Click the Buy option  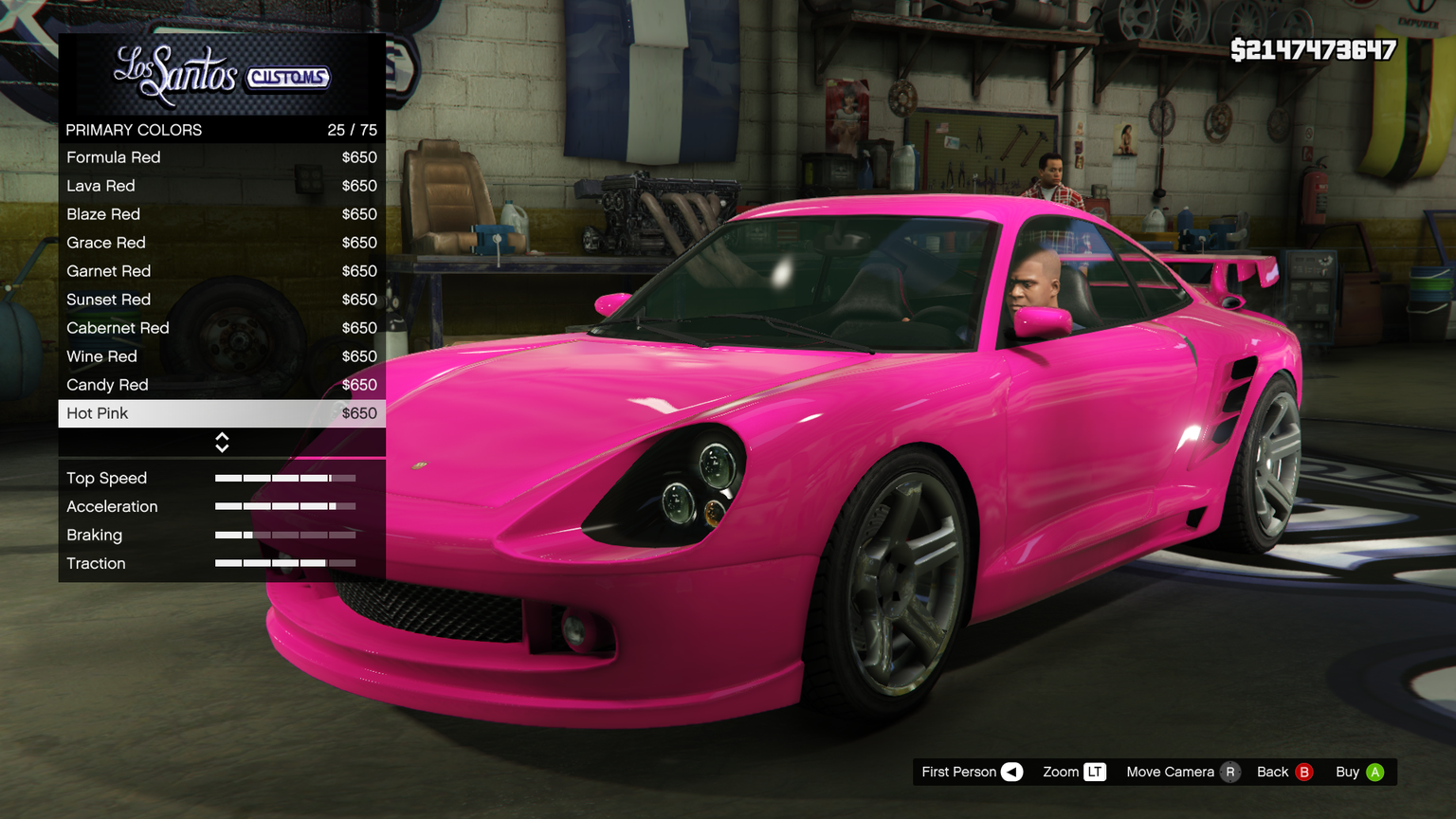click(1359, 772)
